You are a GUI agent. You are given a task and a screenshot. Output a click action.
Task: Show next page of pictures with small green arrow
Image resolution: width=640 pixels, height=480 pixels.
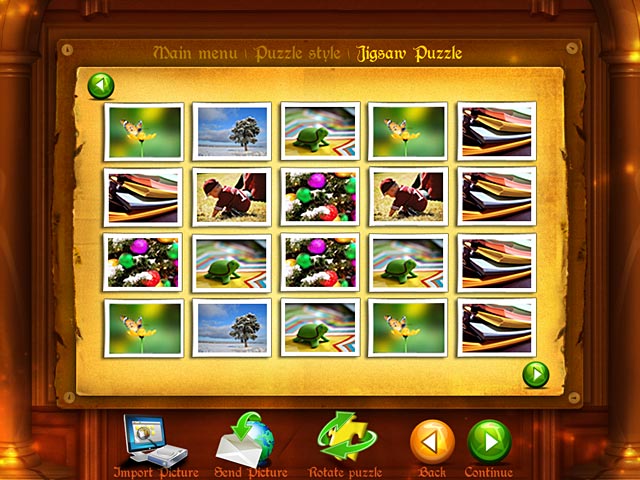[x=537, y=374]
